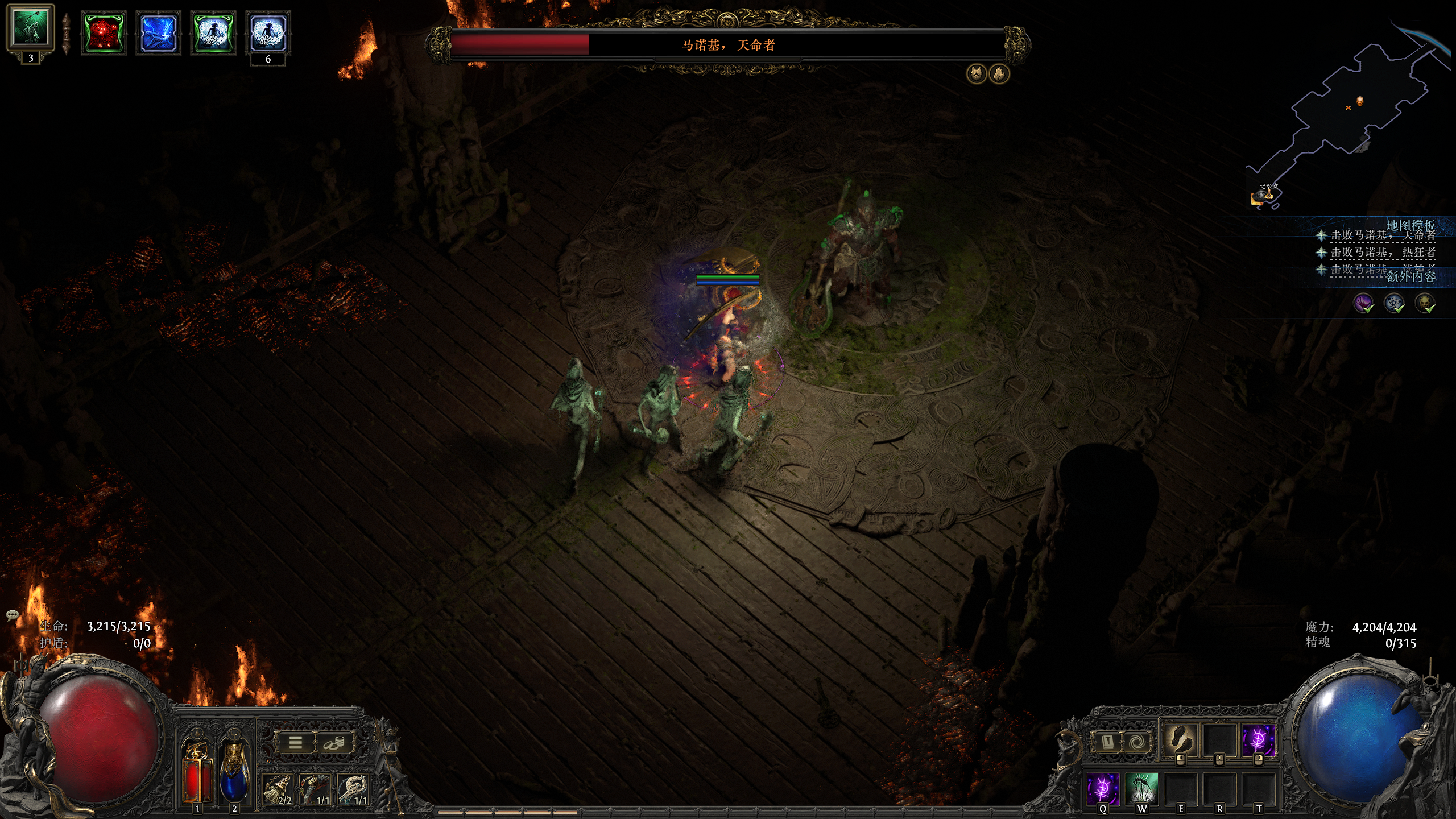This screenshot has width=1456, height=819.
Task: Select the purple rune skill above the T slot
Action: coord(1258,739)
